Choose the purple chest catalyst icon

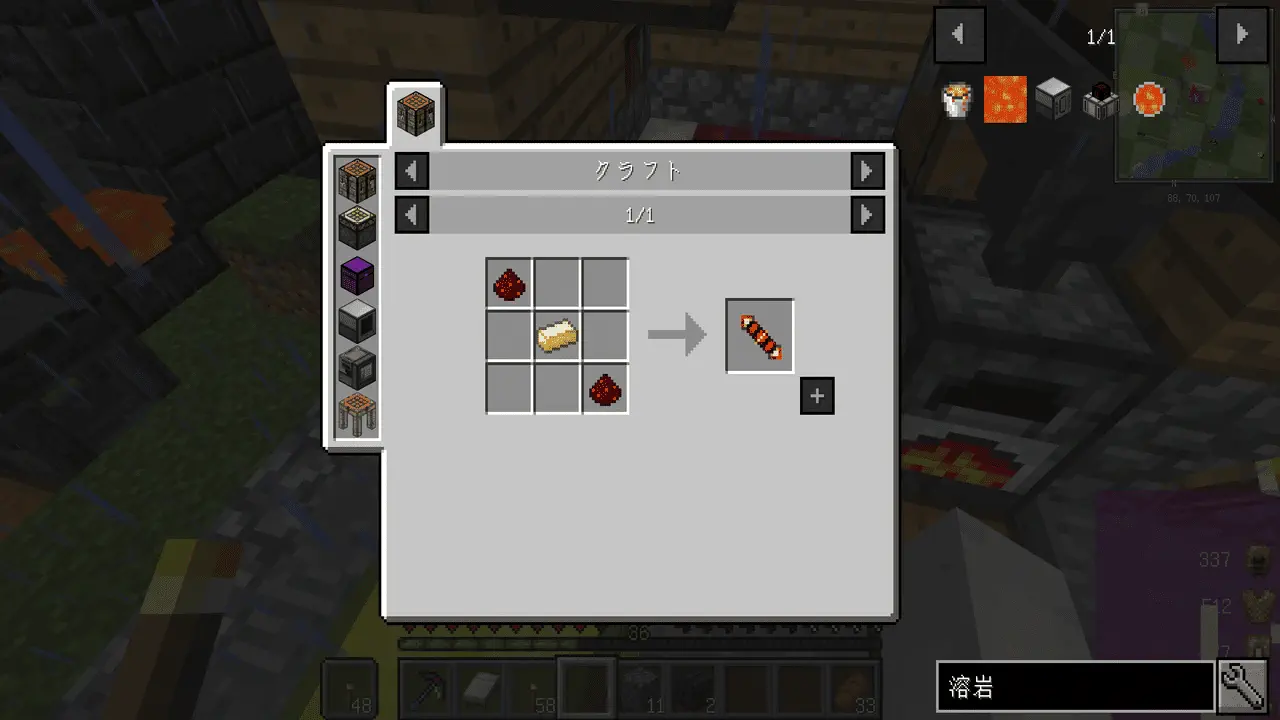357,274
